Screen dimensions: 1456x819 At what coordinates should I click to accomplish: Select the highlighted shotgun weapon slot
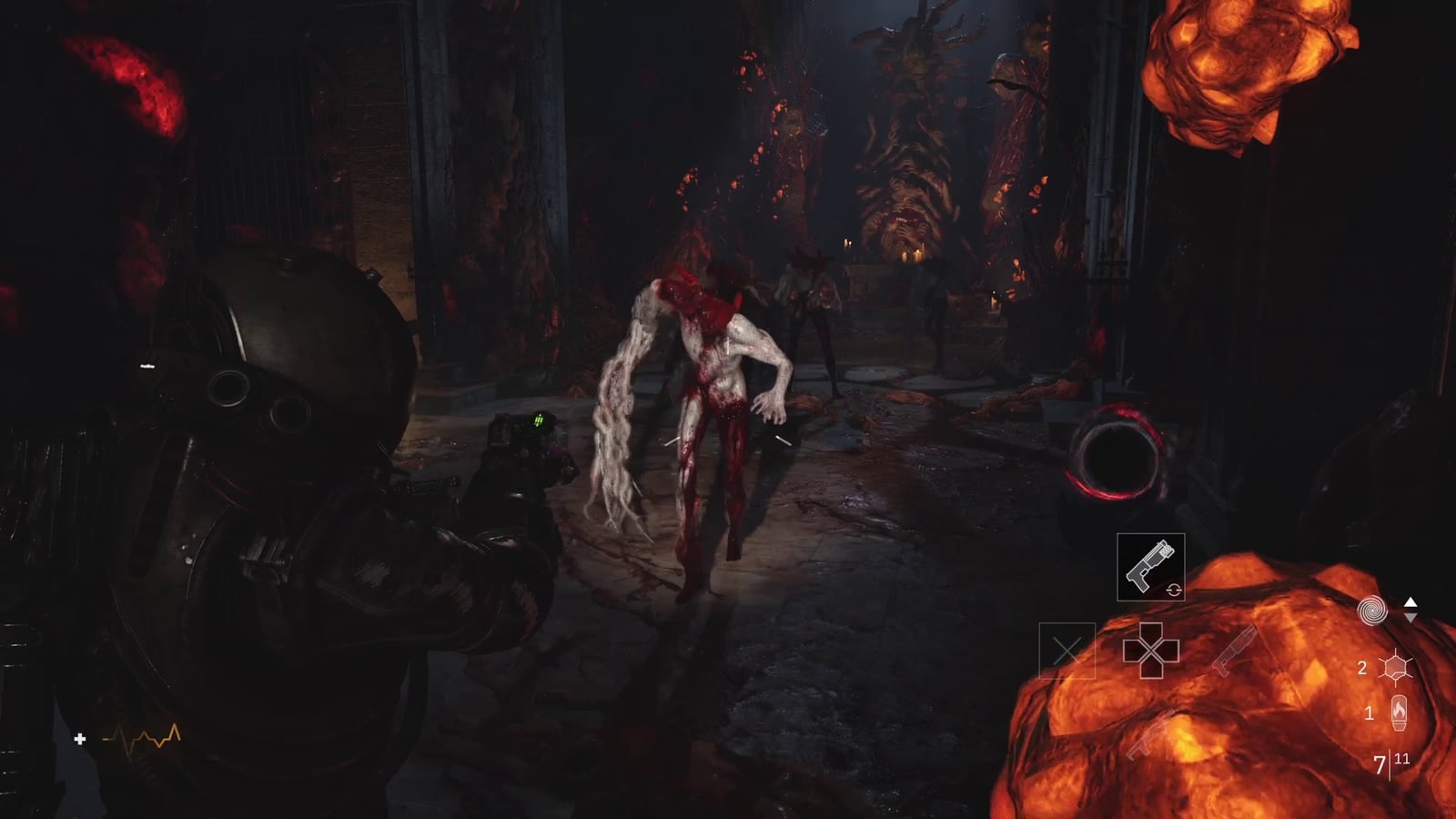click(1150, 566)
